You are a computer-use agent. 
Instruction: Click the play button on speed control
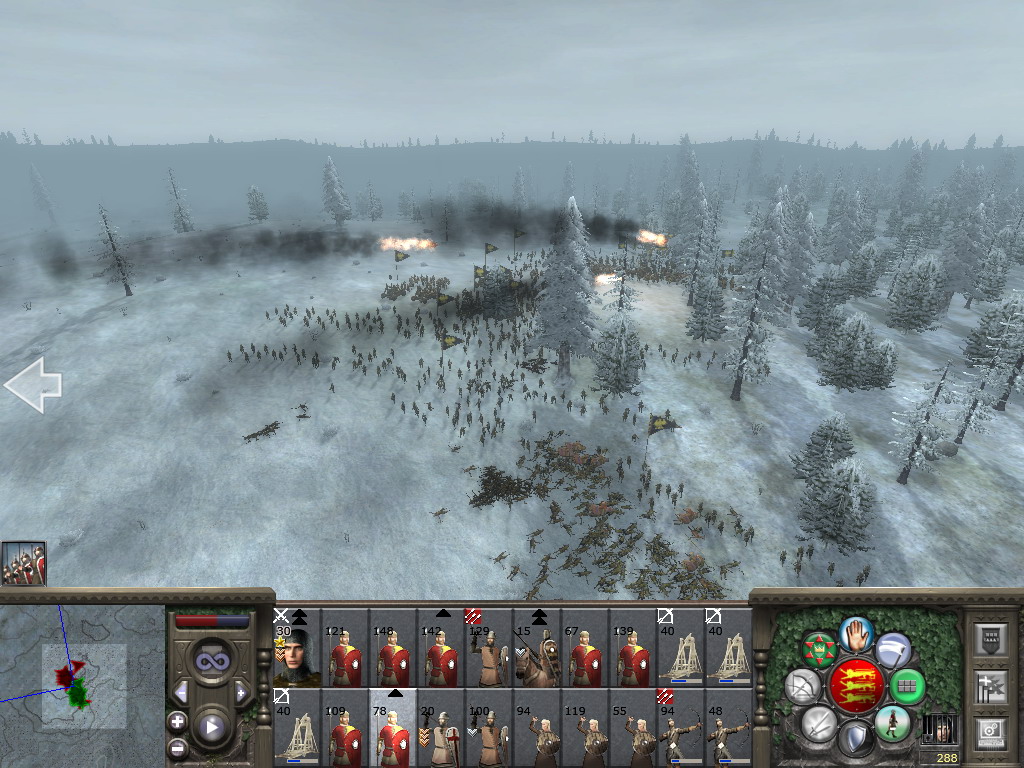211,726
